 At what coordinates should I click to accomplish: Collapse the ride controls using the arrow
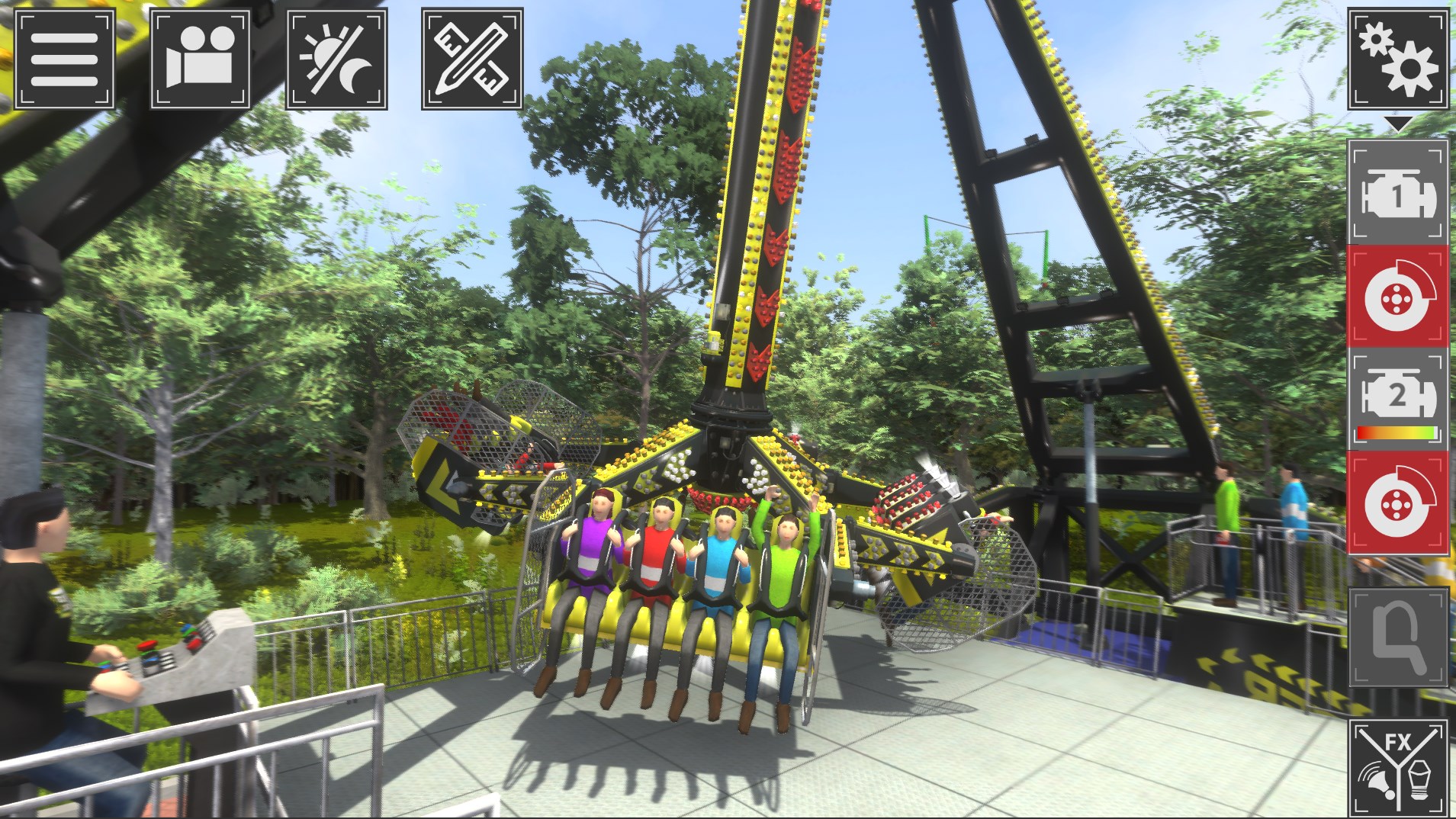pos(1400,122)
